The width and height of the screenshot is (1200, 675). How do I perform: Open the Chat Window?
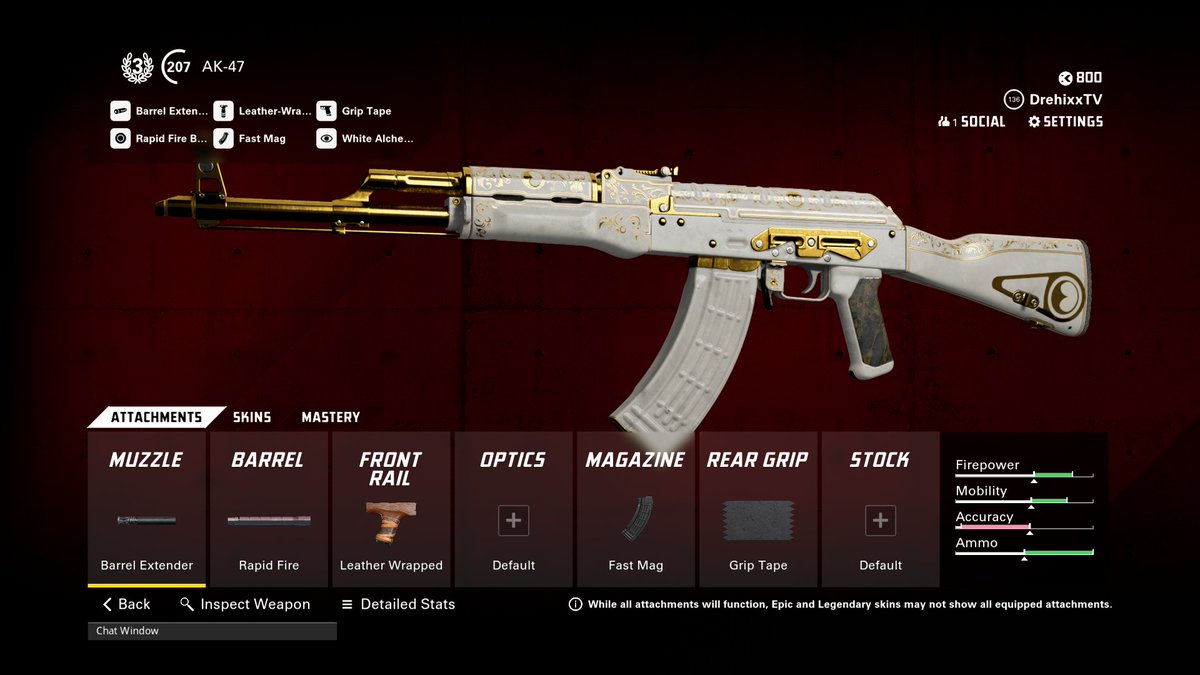[212, 631]
